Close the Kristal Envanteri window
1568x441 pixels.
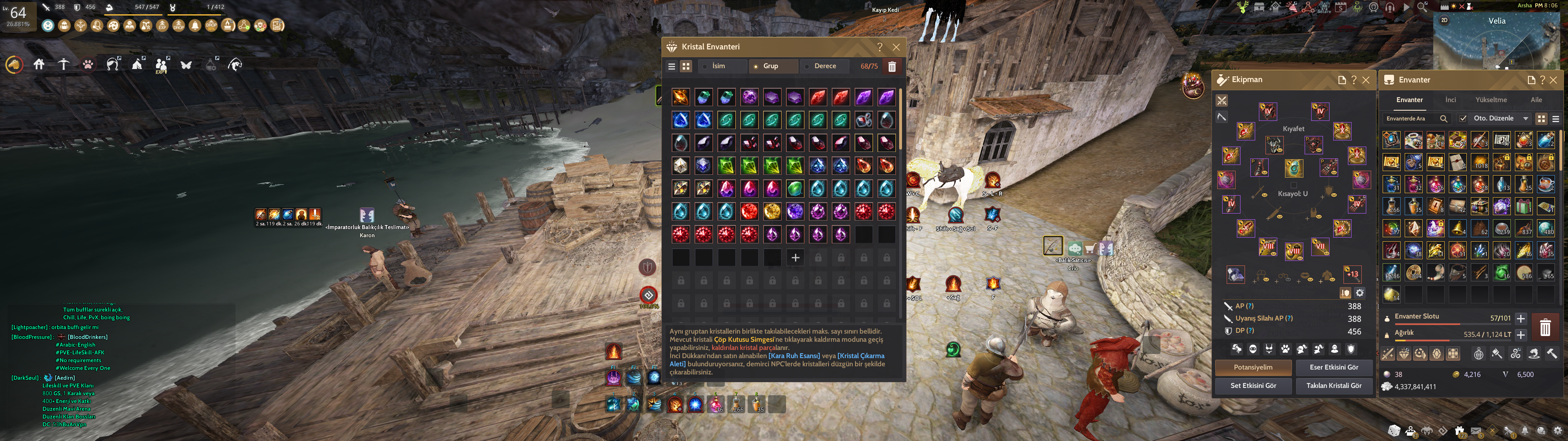coord(896,47)
